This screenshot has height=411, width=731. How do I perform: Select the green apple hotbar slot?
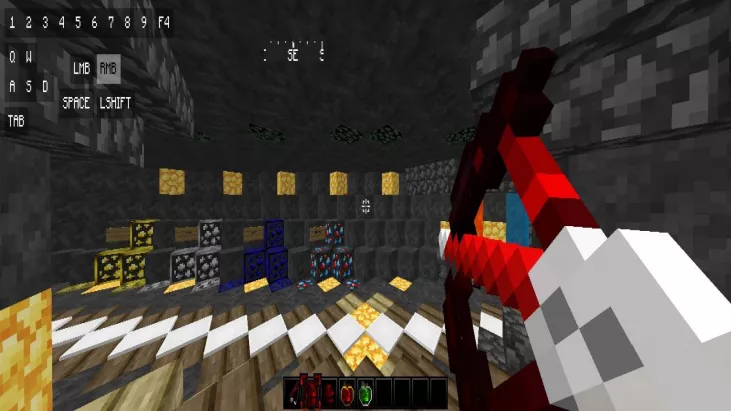point(364,393)
